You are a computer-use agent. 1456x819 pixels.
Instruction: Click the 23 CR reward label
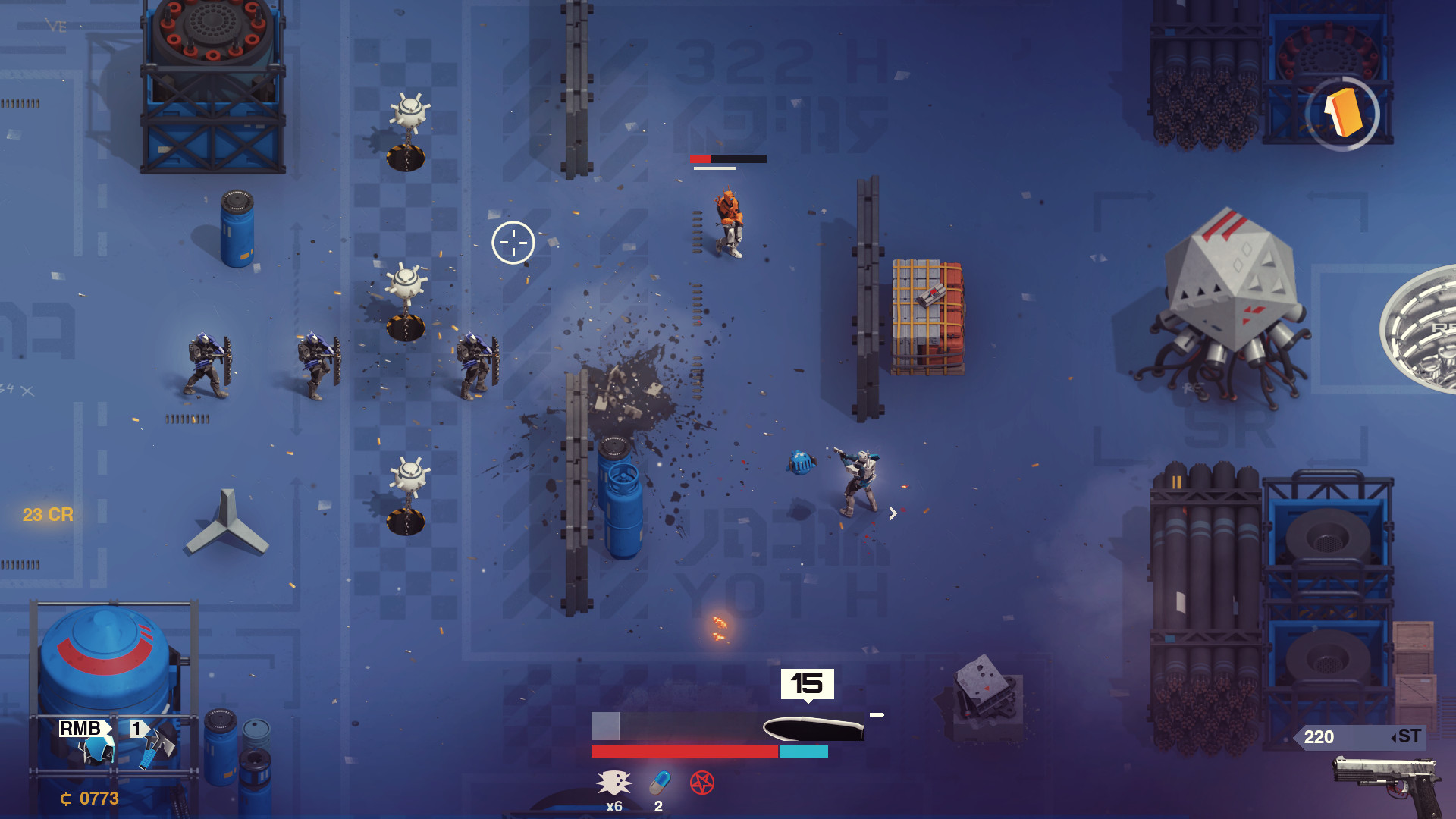pos(49,514)
